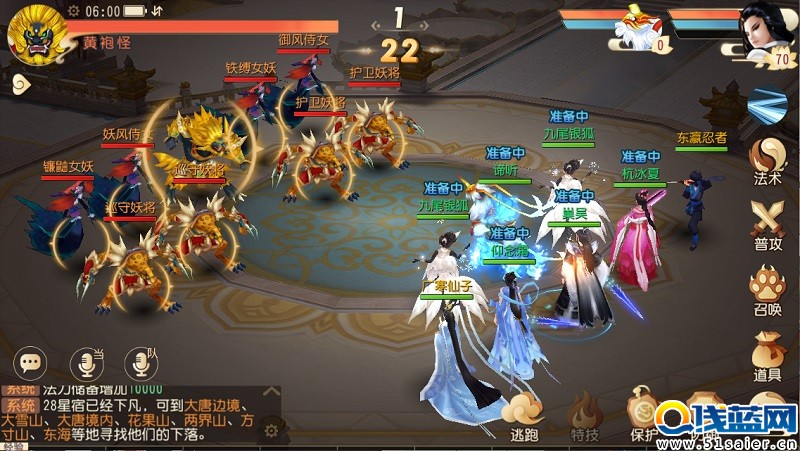
Task: Open chat settings gear icon
Action: click(x=270, y=431)
